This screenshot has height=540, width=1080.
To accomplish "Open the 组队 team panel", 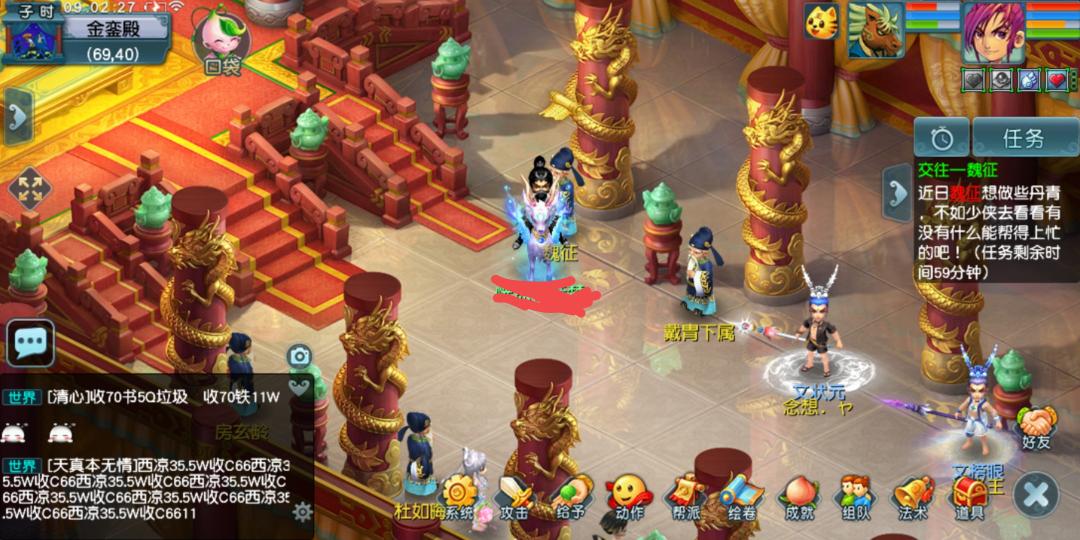I will pyautogui.click(x=855, y=496).
